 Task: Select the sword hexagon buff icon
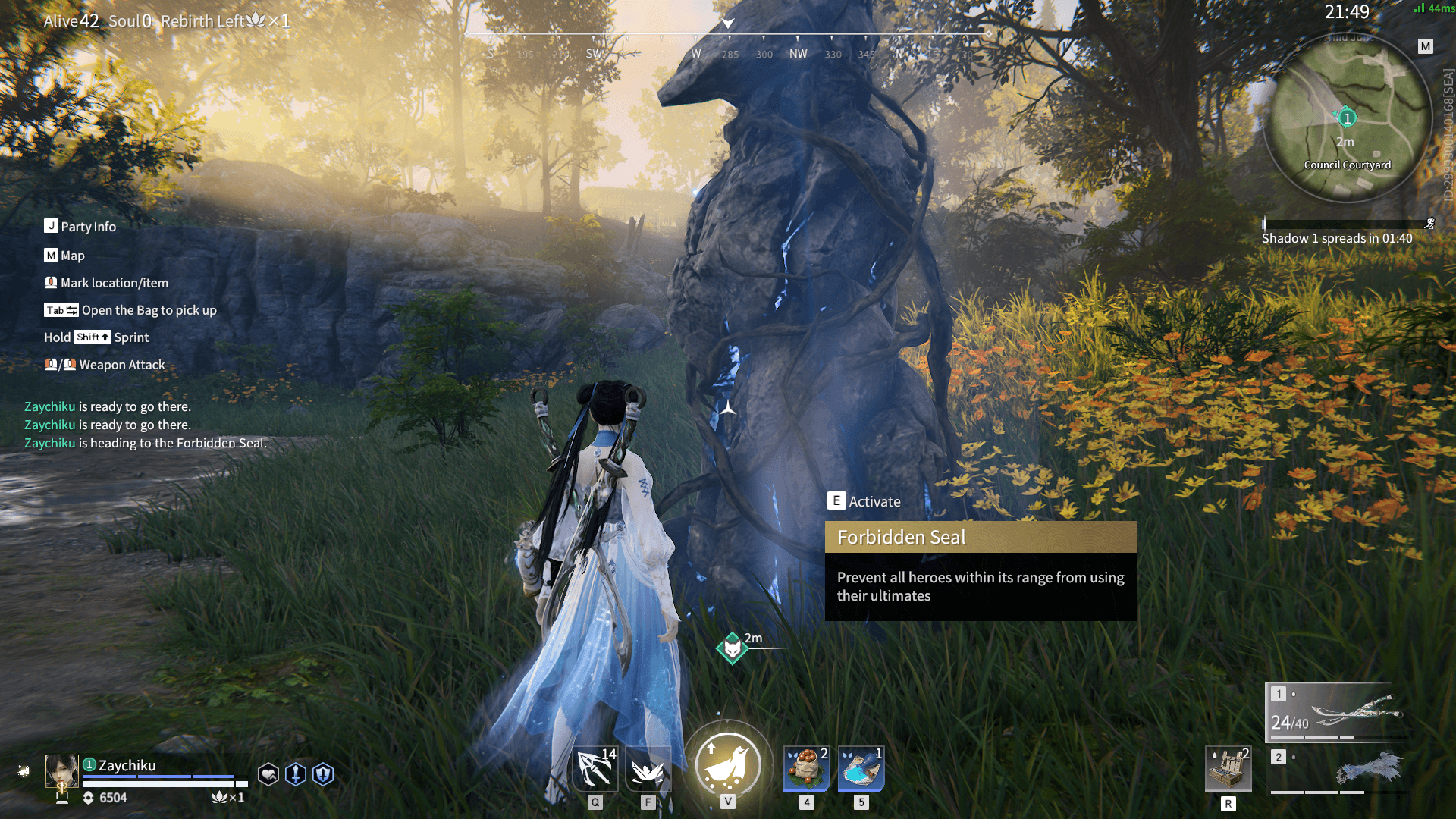296,774
